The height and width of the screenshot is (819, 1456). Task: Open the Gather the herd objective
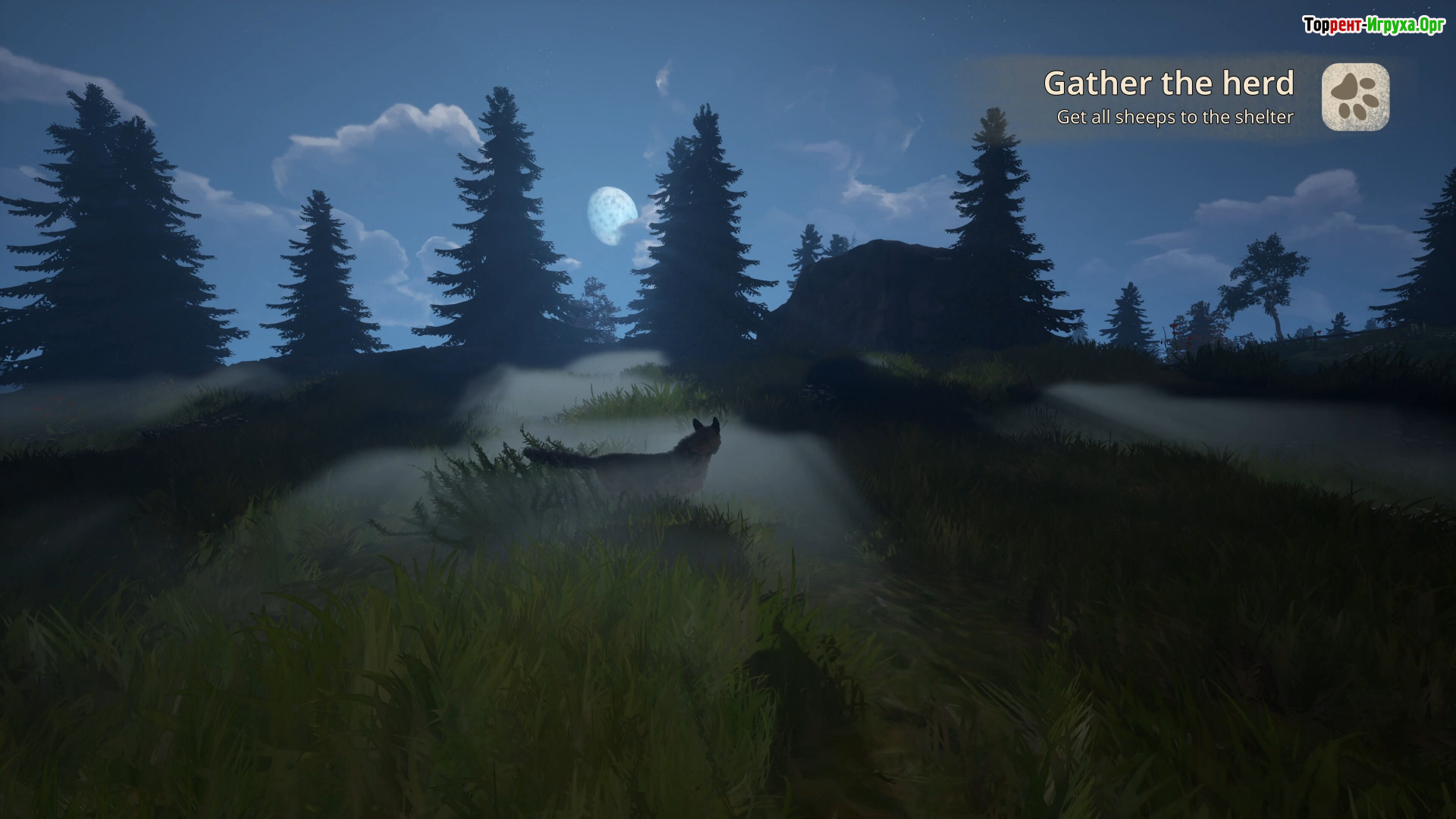[1168, 83]
